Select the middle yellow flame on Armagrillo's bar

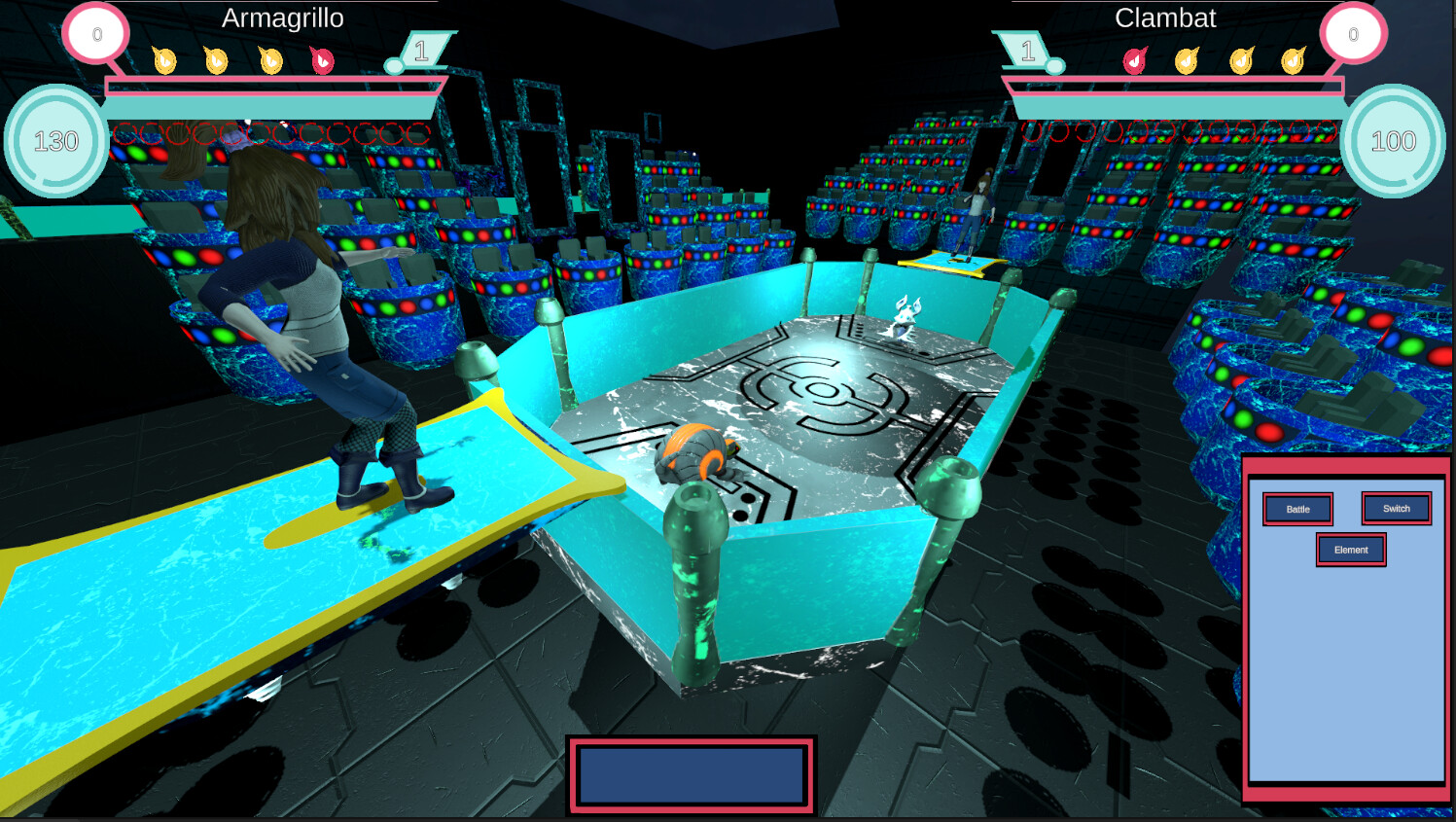coord(216,61)
